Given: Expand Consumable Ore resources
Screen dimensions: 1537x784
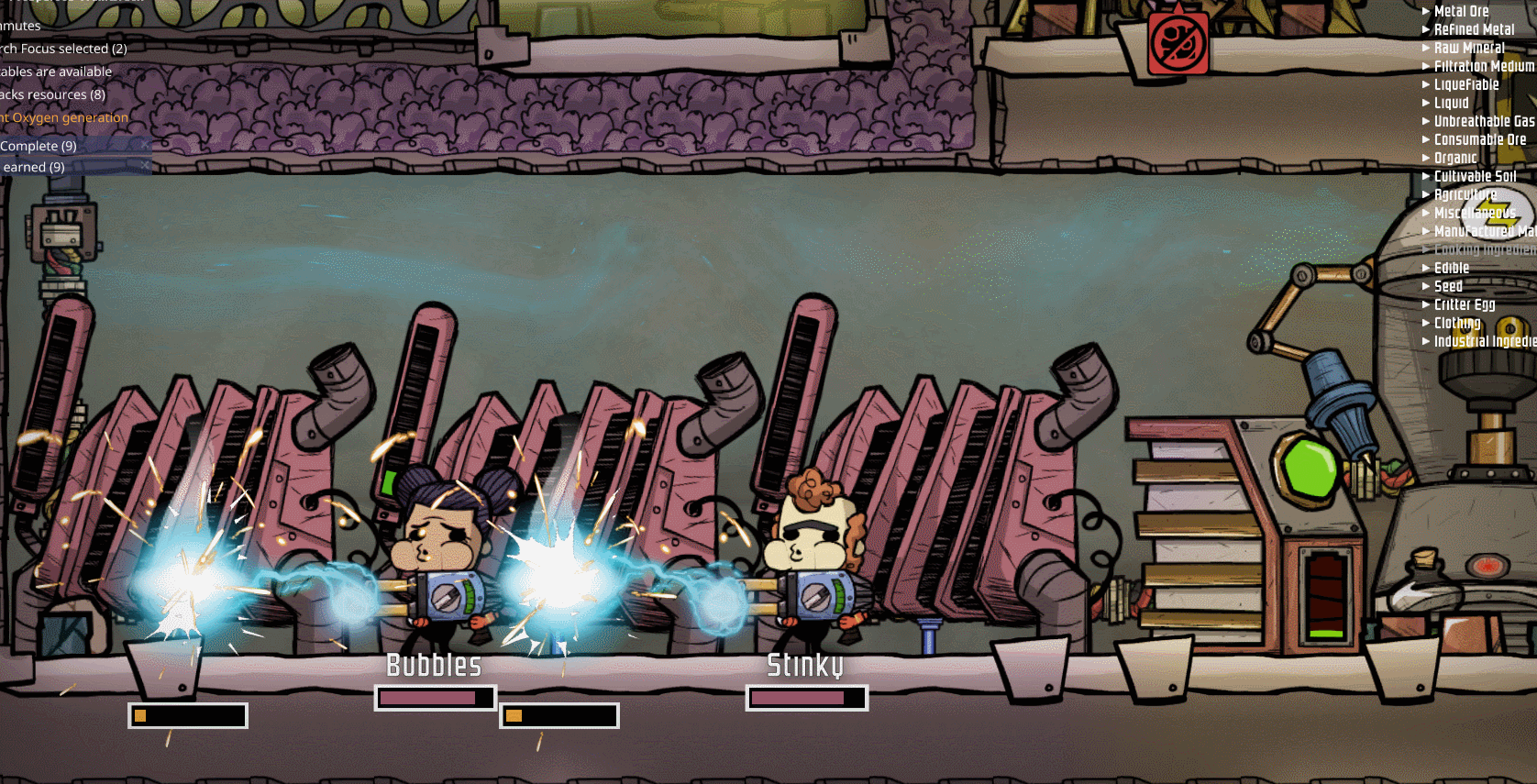Looking at the screenshot, I should tap(1478, 139).
